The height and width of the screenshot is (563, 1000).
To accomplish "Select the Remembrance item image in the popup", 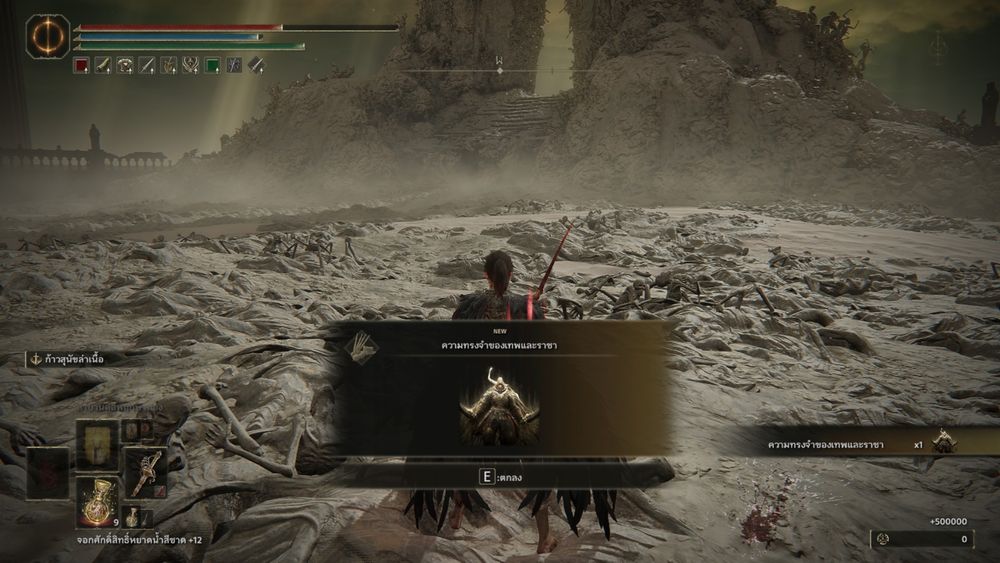I will (x=499, y=406).
